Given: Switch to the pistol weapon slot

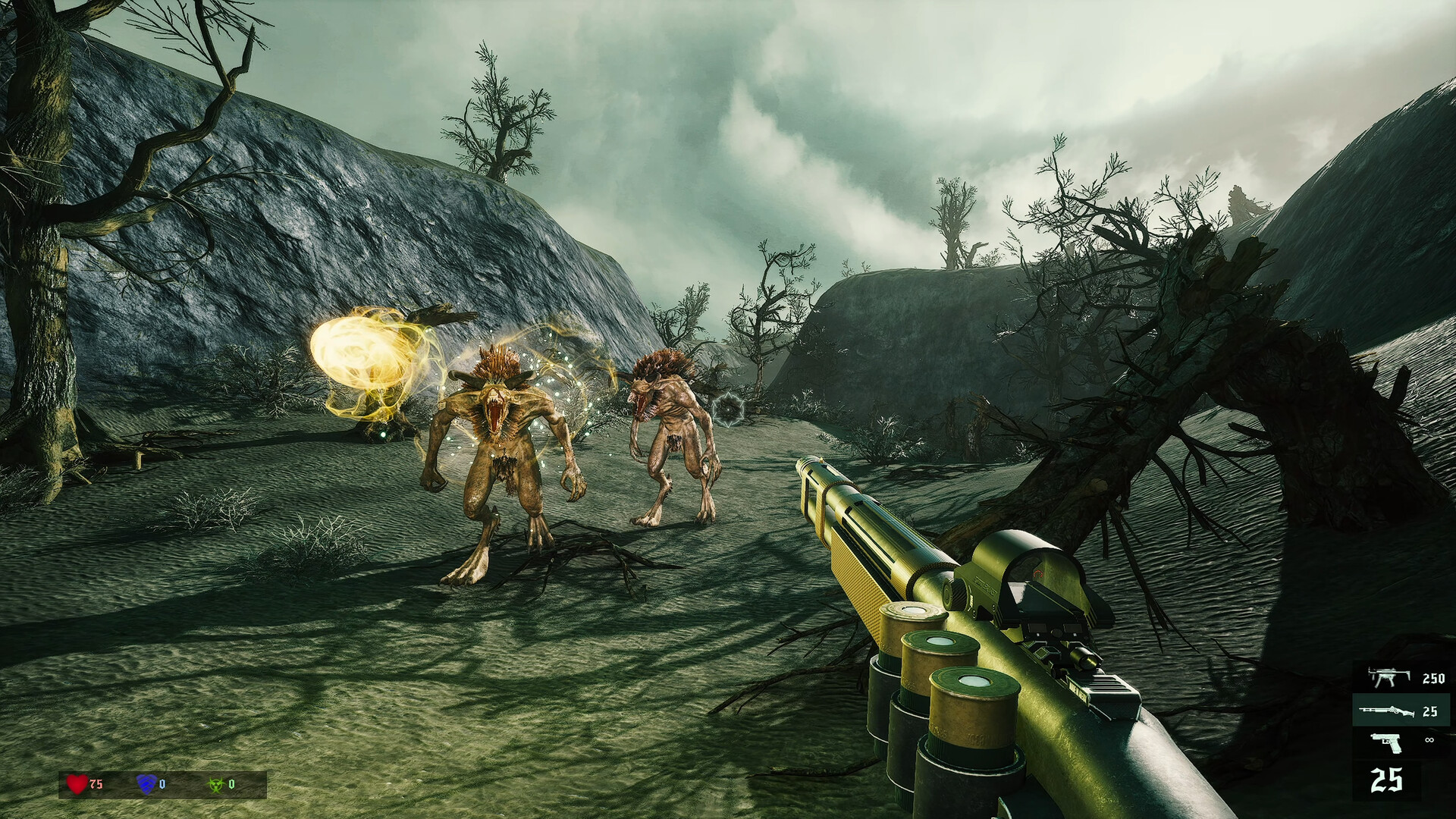Looking at the screenshot, I should (1401, 741).
